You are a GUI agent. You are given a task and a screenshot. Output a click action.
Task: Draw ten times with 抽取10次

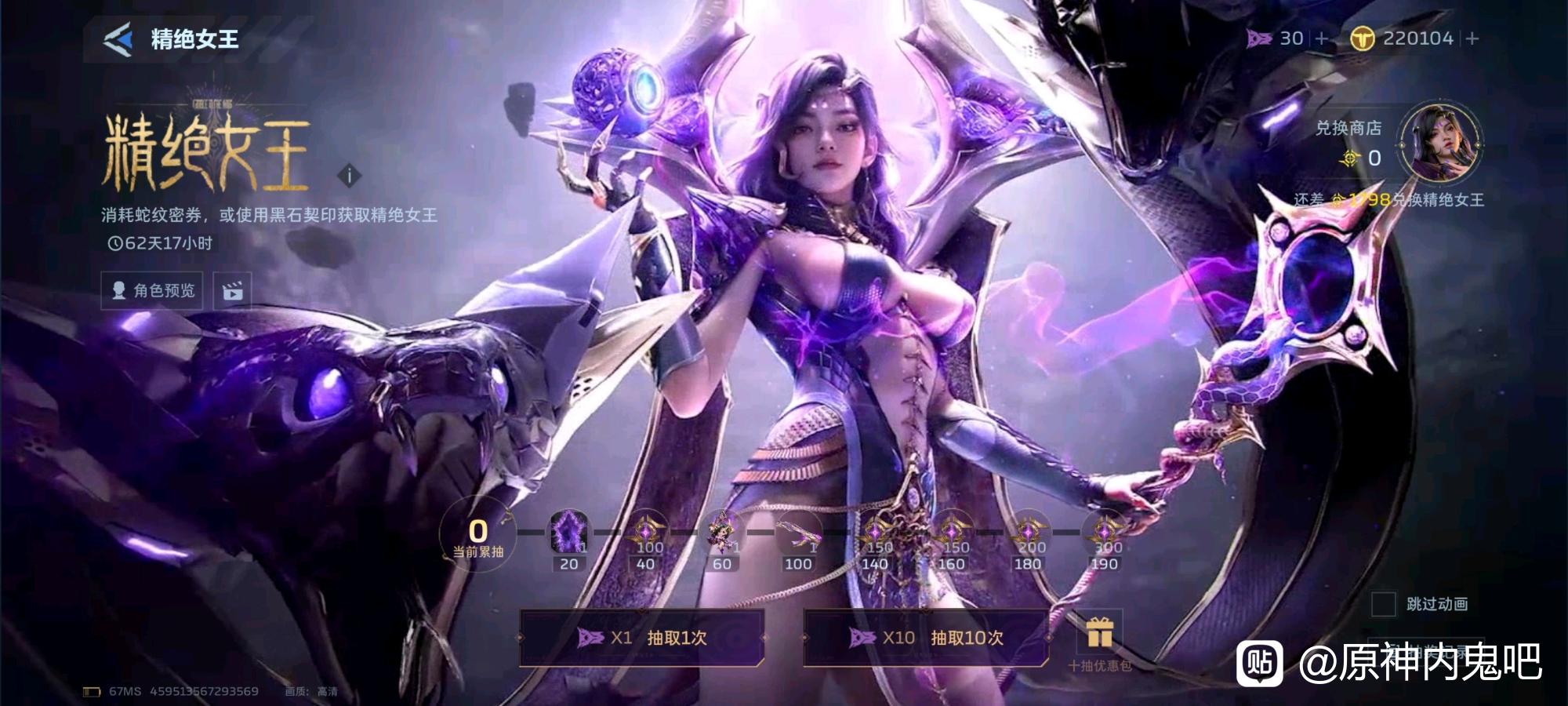pos(926,638)
